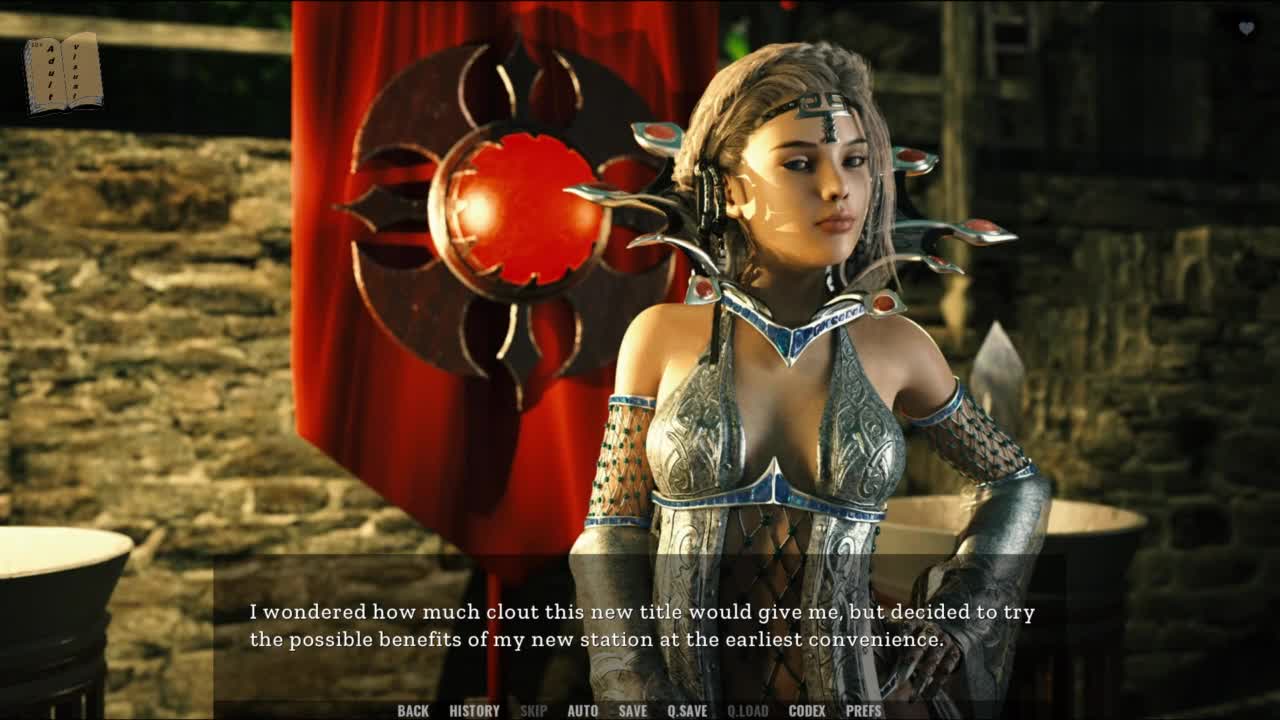Open the Prefs settings
The height and width of the screenshot is (720, 1280).
click(864, 711)
